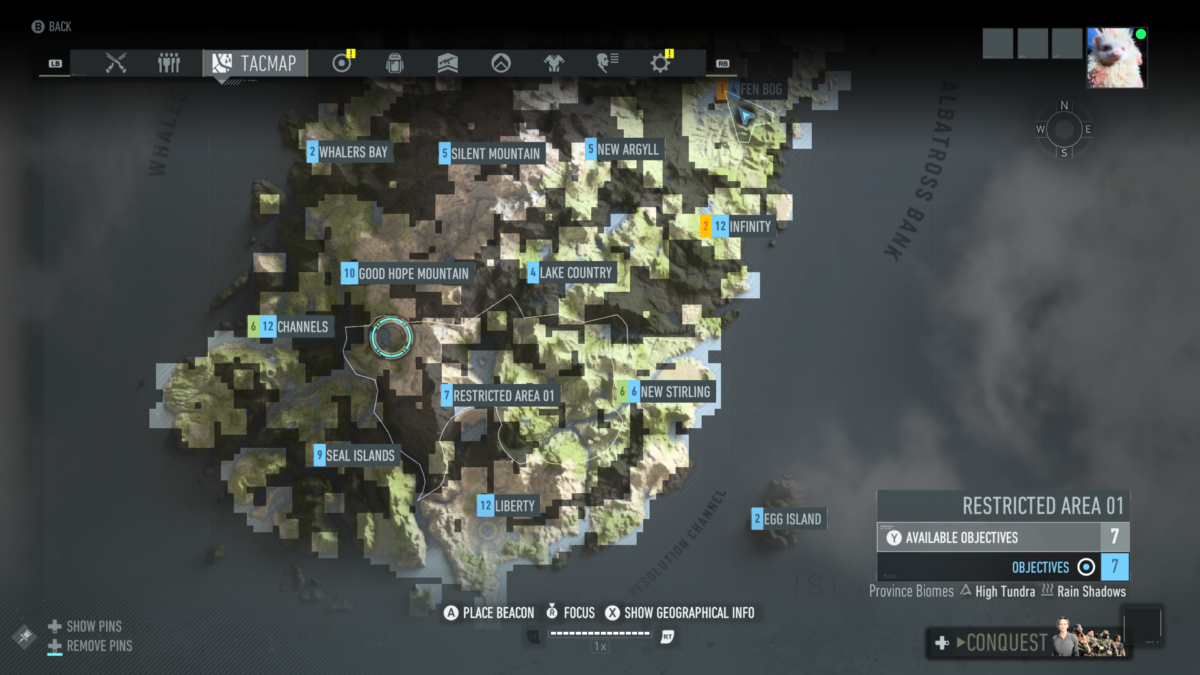The height and width of the screenshot is (675, 1200).
Task: Pick the Lake Country province label
Action: pos(571,272)
